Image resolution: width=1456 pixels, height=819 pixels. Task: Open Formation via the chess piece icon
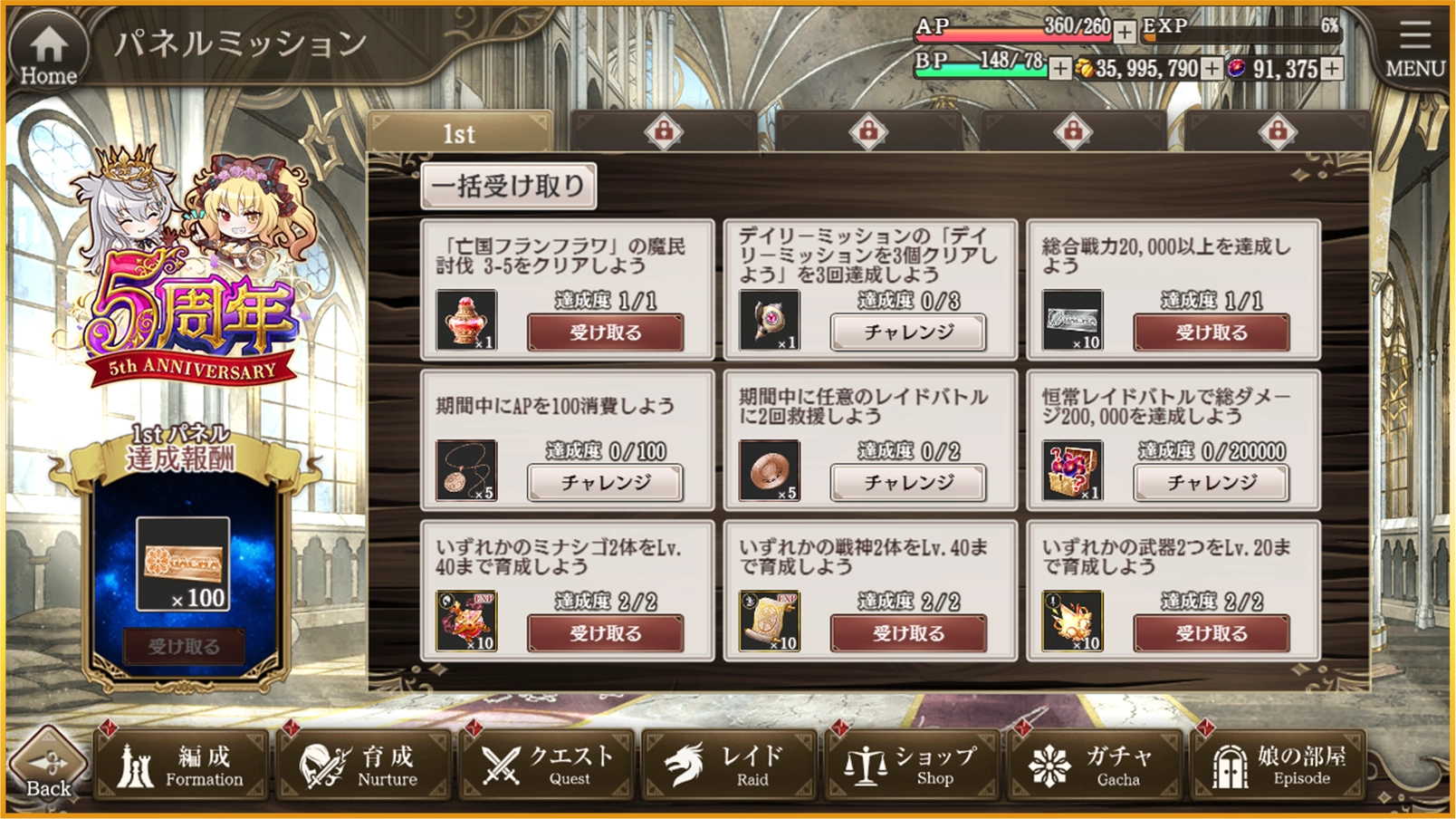[x=138, y=766]
